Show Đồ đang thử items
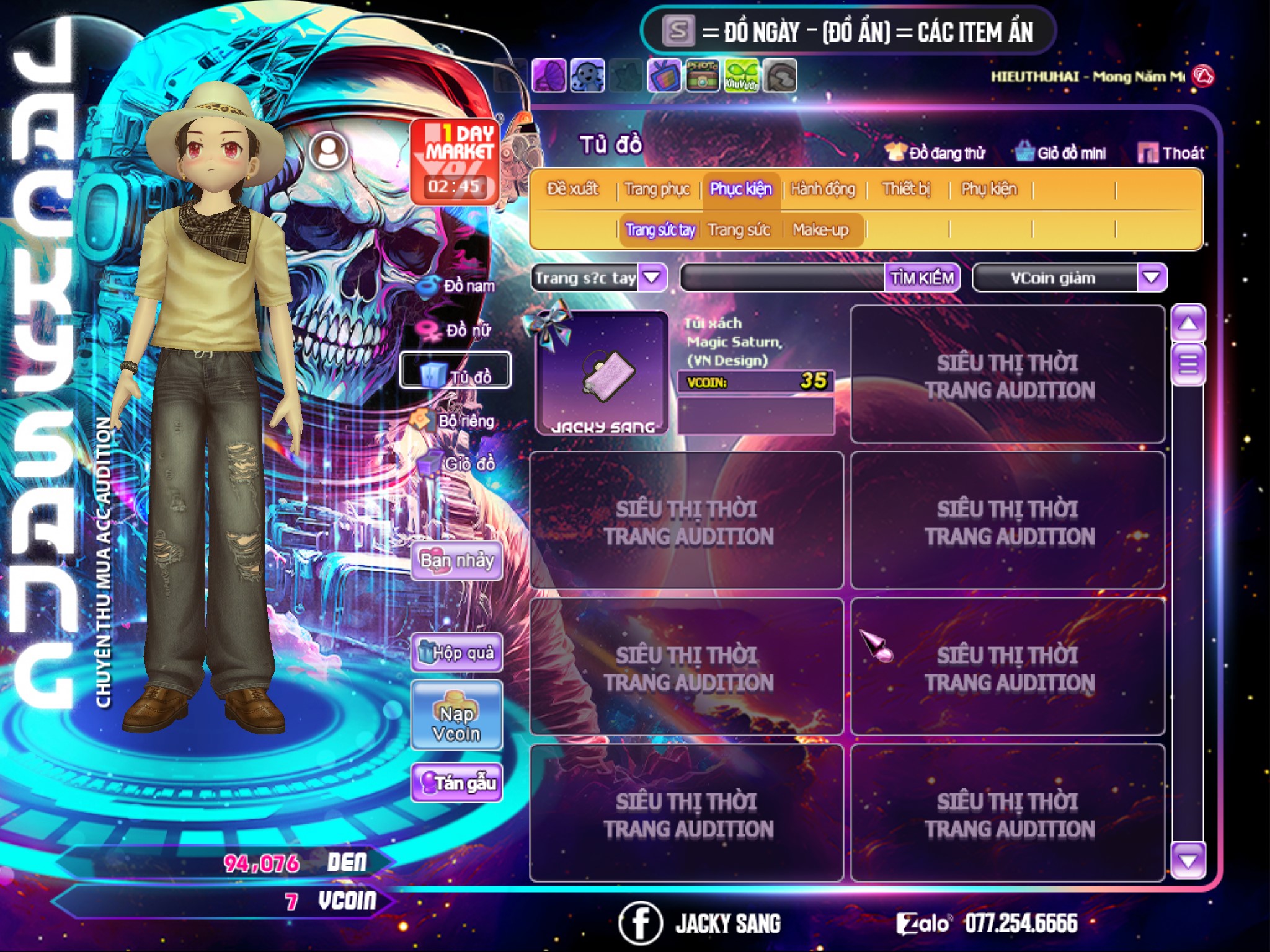1270x952 pixels. [936, 153]
